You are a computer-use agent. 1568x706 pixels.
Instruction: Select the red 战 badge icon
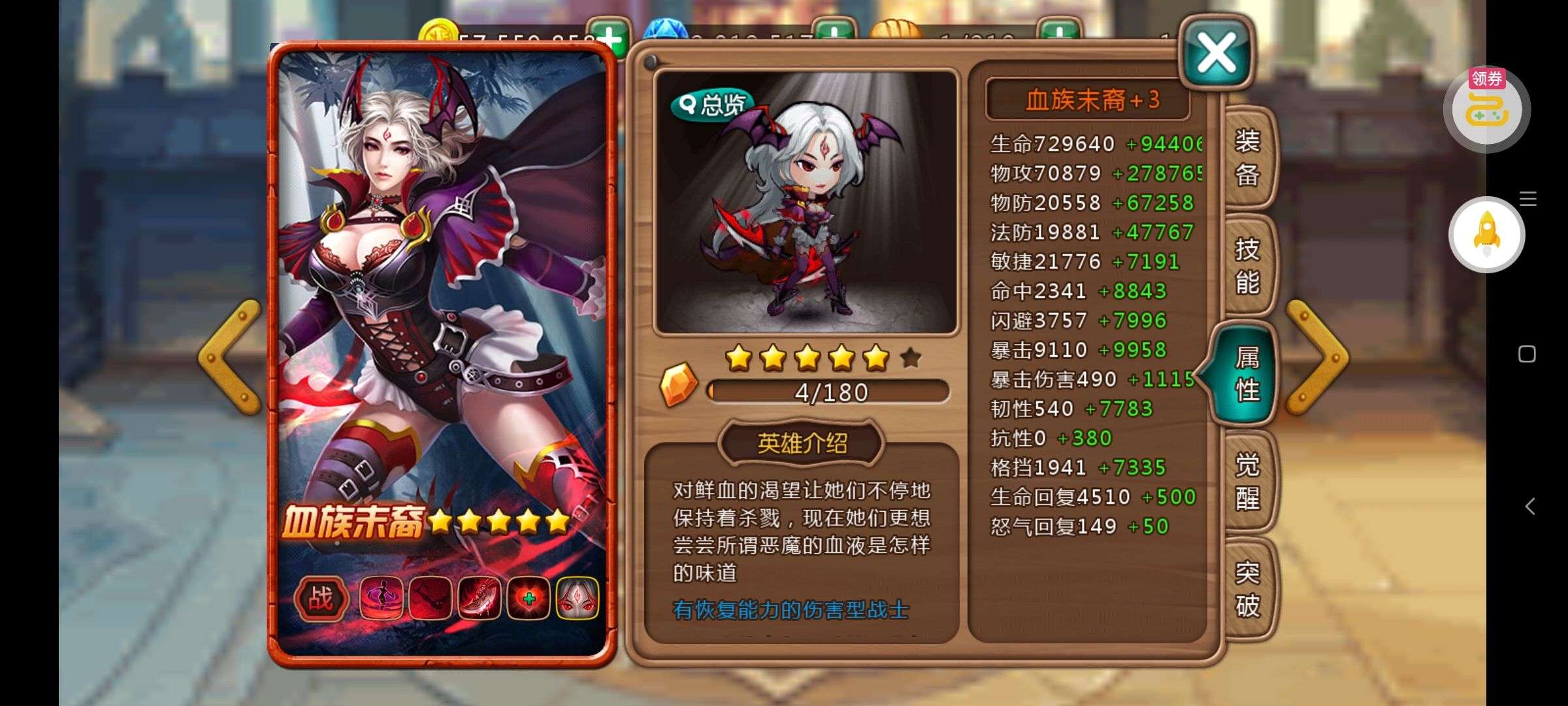(x=320, y=598)
